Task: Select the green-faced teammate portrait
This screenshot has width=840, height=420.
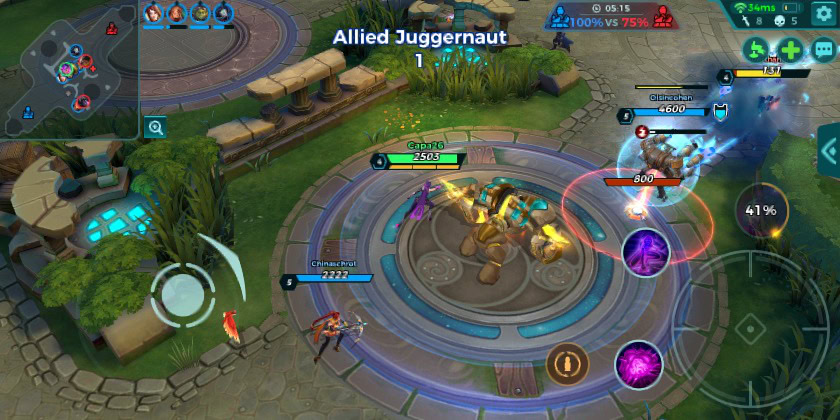Action: click(199, 13)
